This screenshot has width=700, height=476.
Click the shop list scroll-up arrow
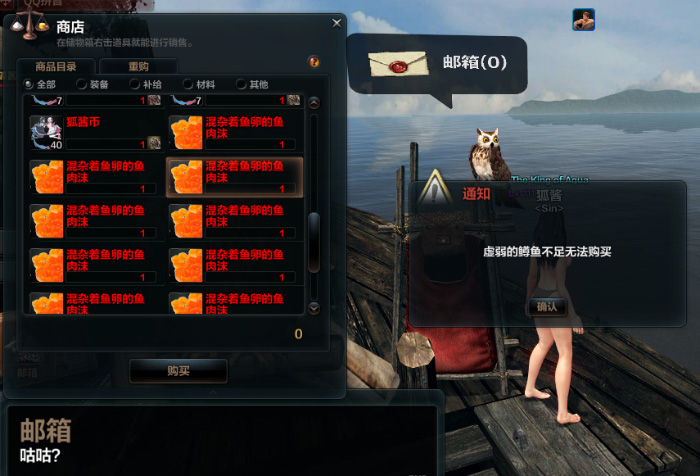click(x=313, y=102)
